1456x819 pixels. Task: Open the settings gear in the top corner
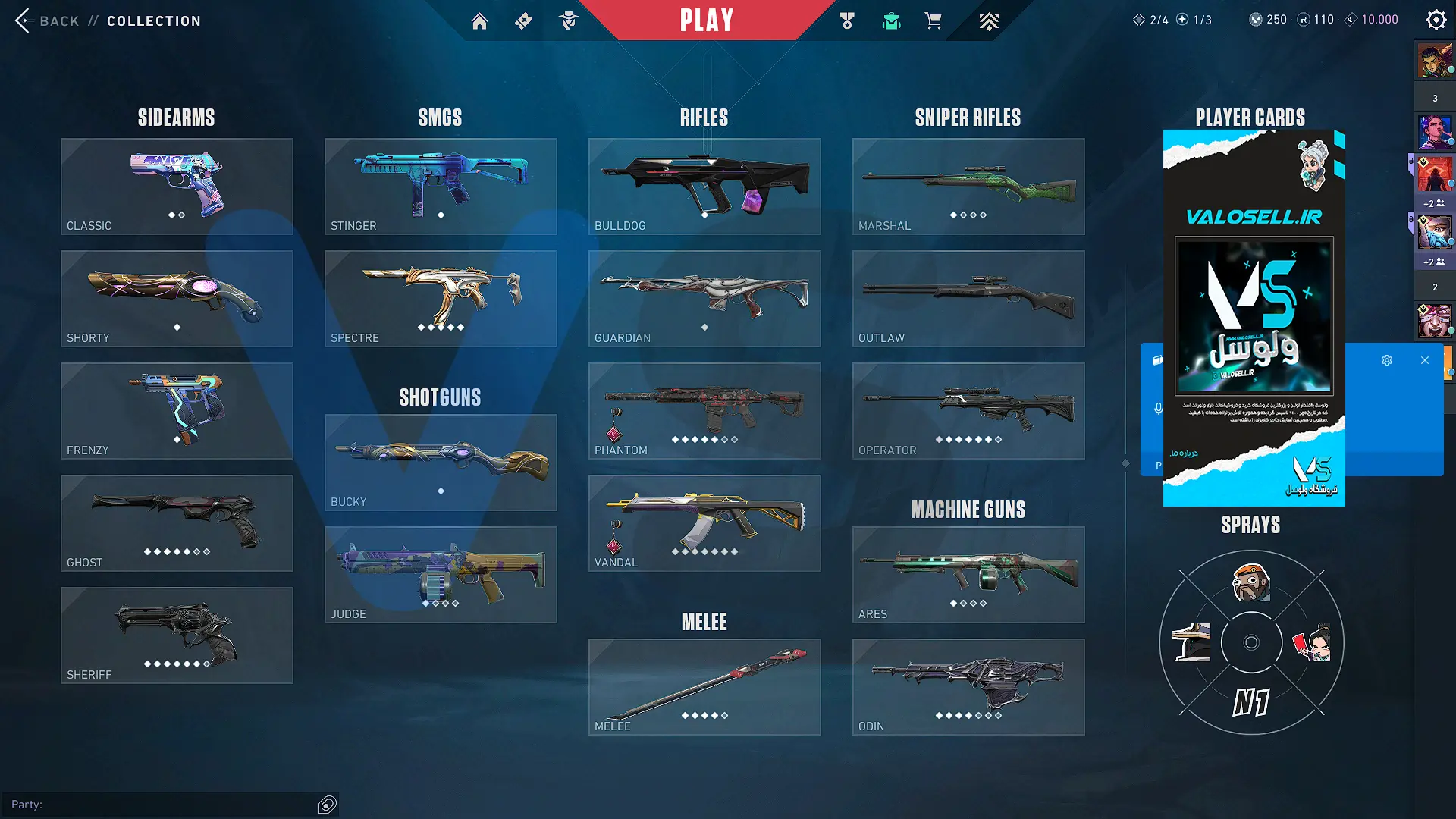(1436, 20)
